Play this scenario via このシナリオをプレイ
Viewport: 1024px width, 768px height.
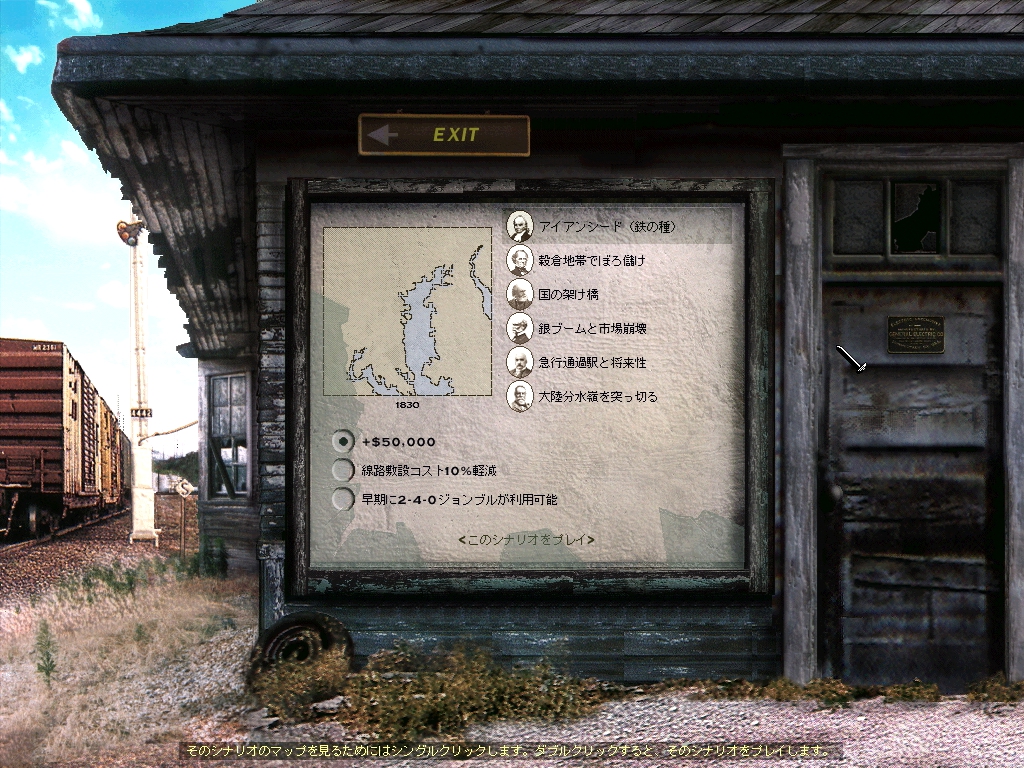[x=526, y=540]
